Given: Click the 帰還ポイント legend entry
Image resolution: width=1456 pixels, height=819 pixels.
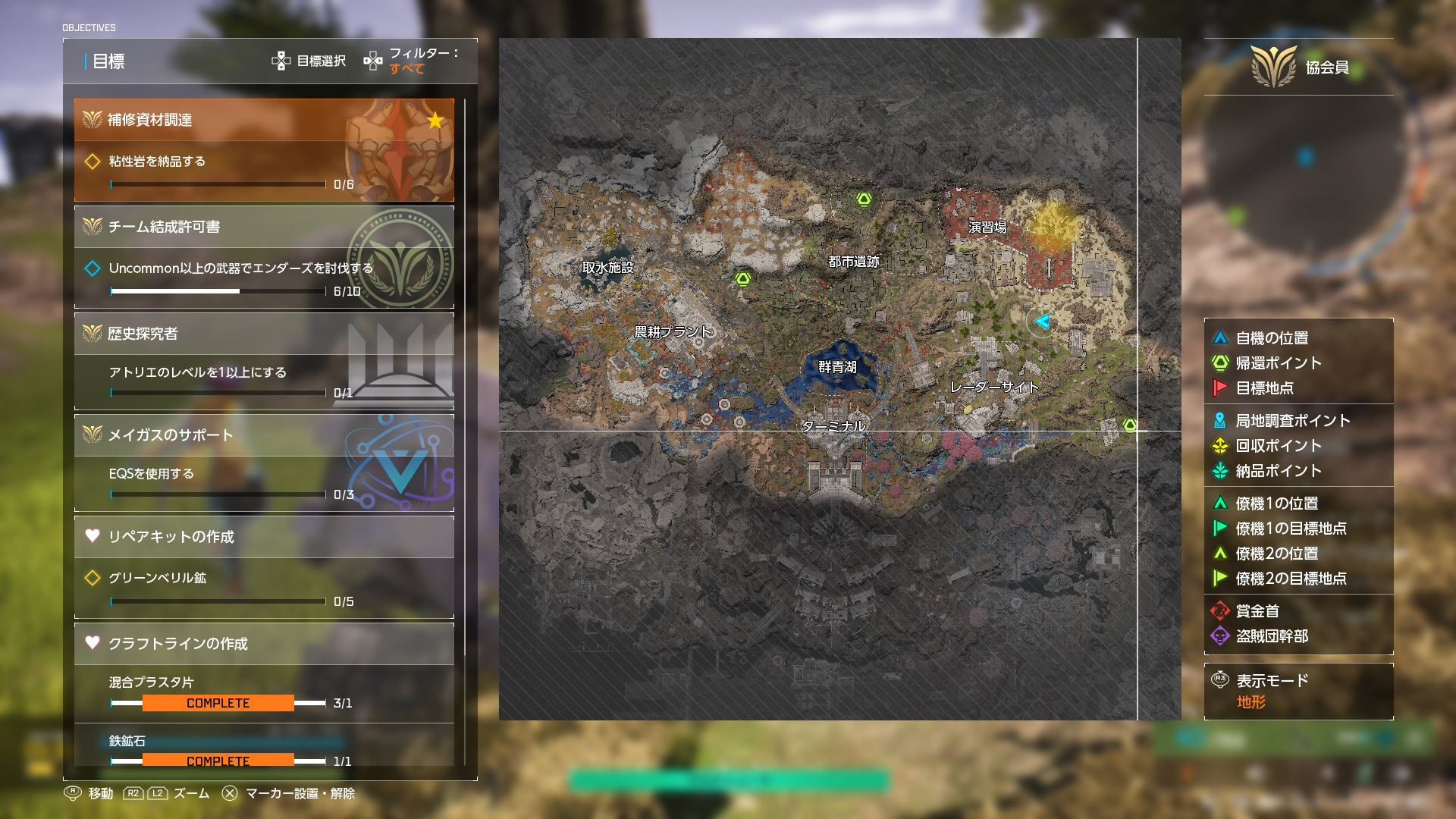Looking at the screenshot, I should [1278, 363].
